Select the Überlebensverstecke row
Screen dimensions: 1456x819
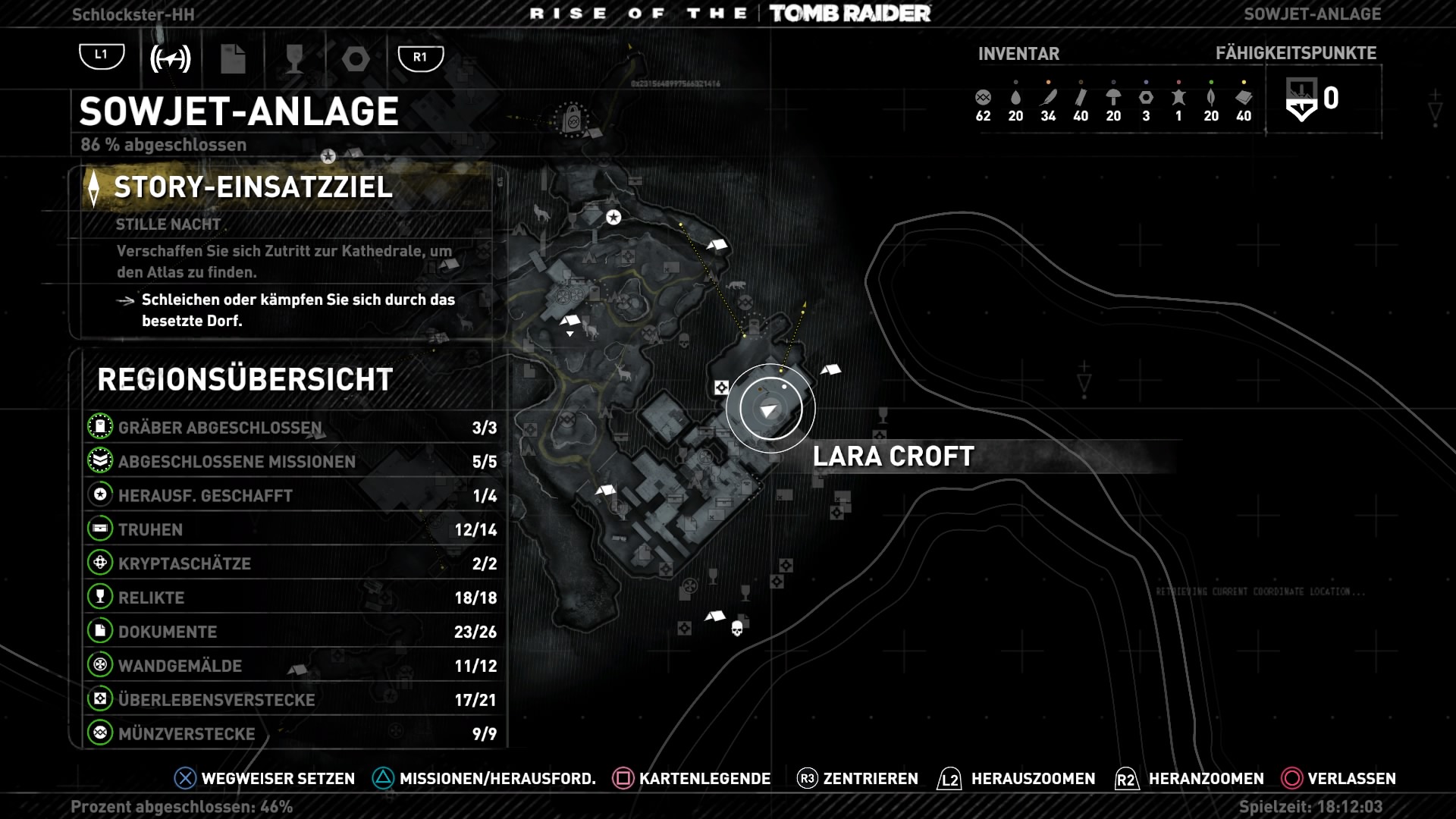(x=292, y=700)
